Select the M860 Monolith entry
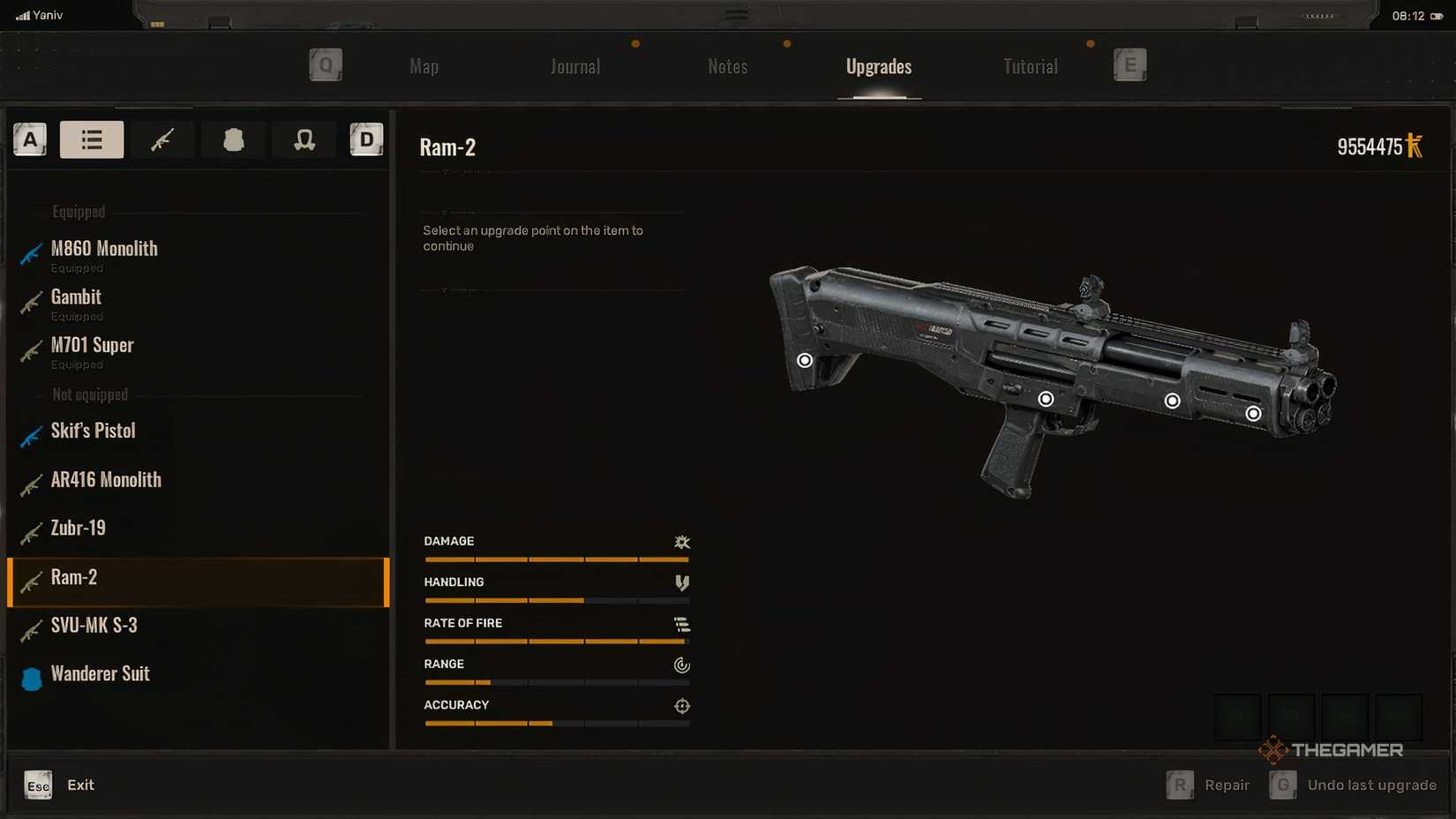This screenshot has height=819, width=1456. point(104,250)
